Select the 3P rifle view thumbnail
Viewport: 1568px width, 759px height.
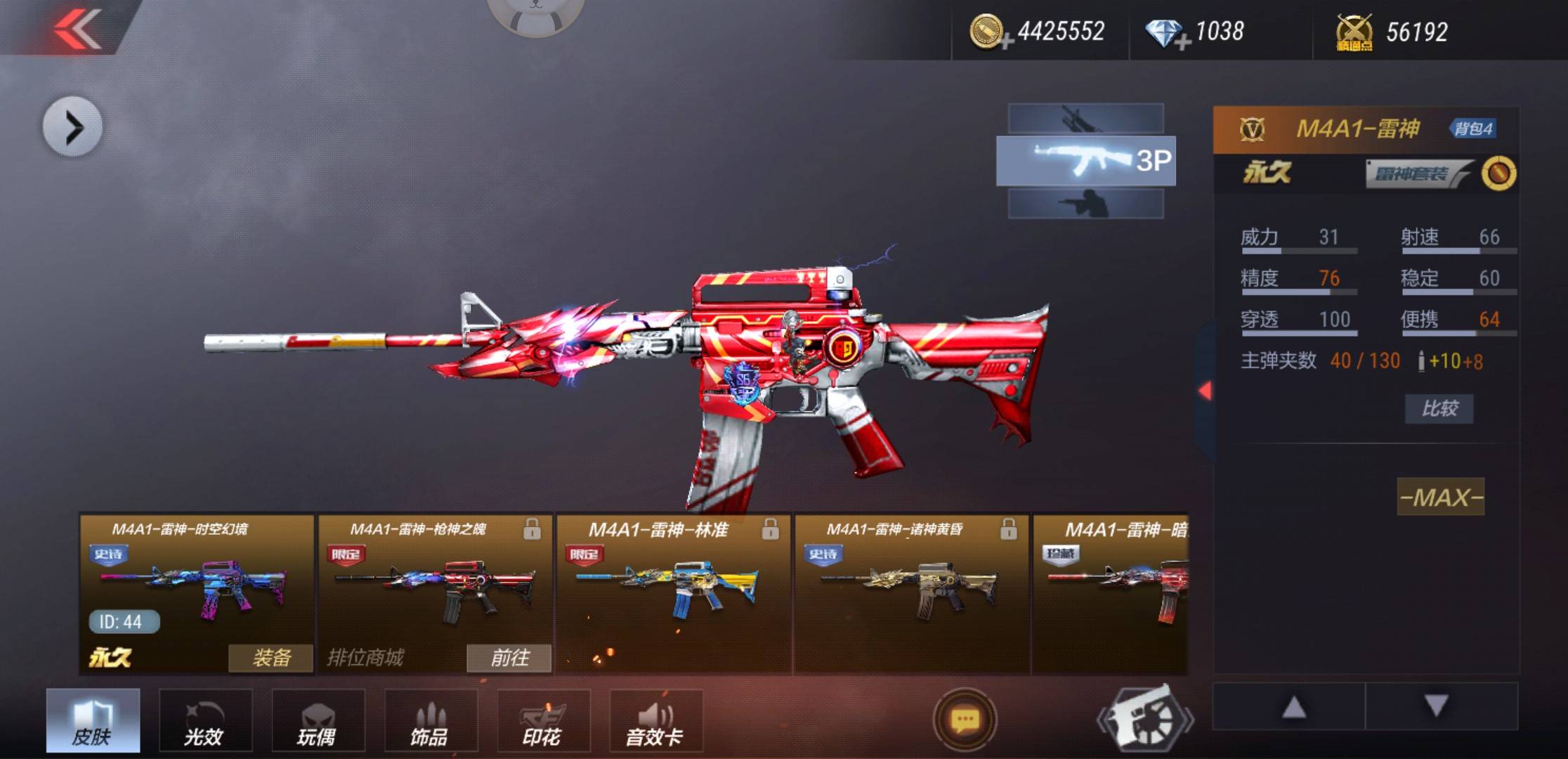1085,161
